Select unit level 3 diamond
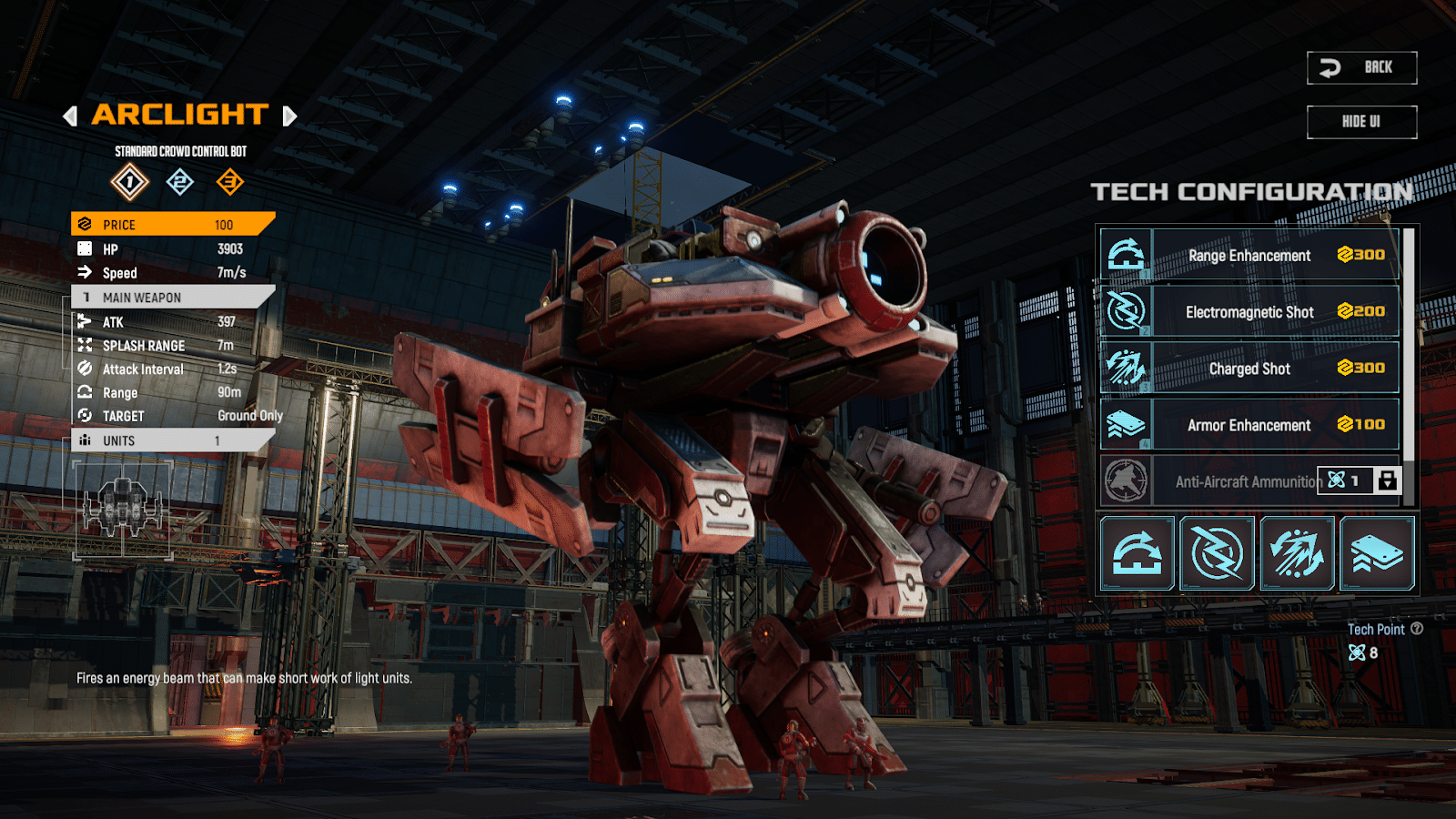This screenshot has height=819, width=1456. coord(230,182)
